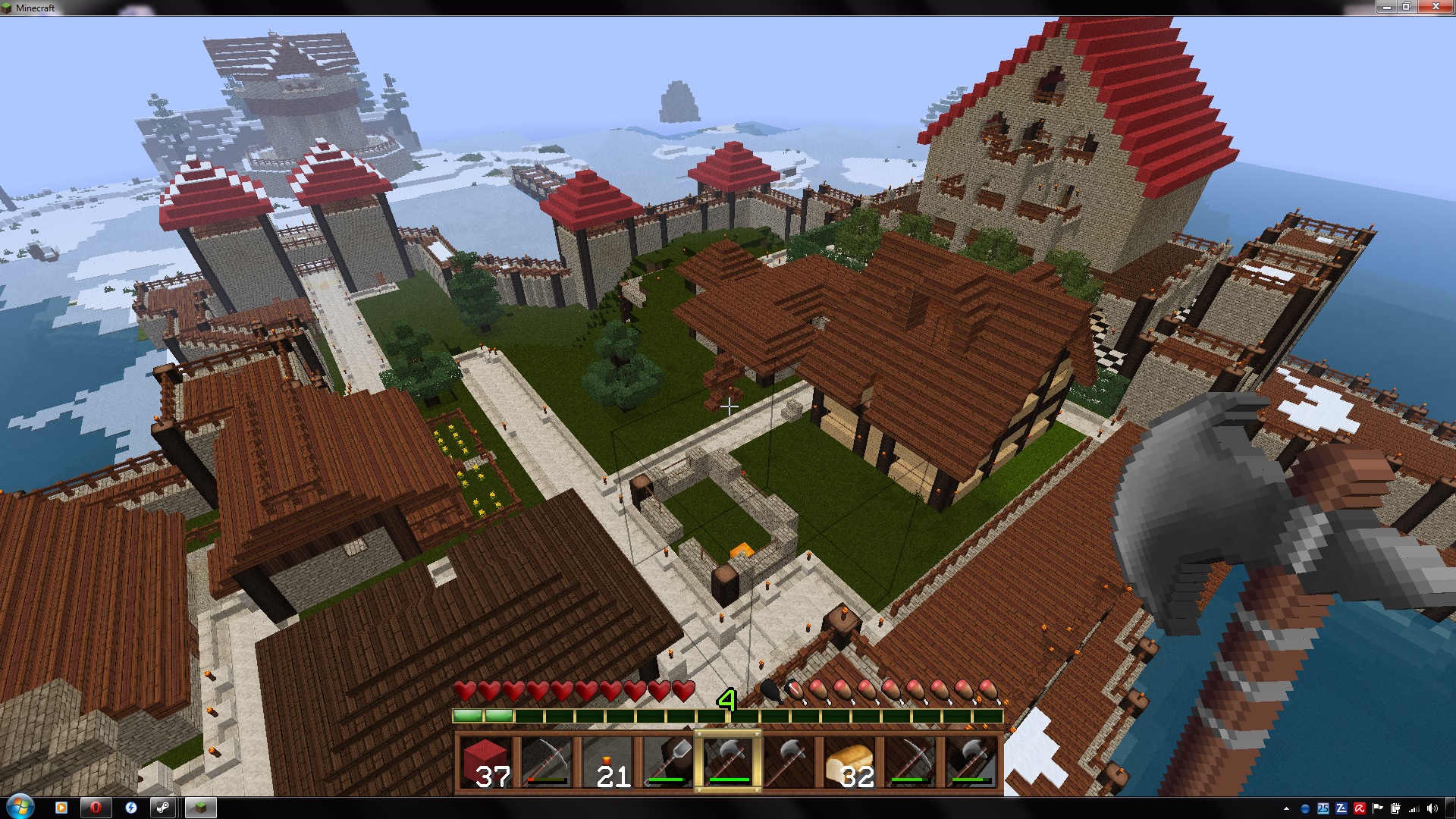Choose the nearly broken pickaxe slot
The image size is (1456, 819).
[x=545, y=761]
